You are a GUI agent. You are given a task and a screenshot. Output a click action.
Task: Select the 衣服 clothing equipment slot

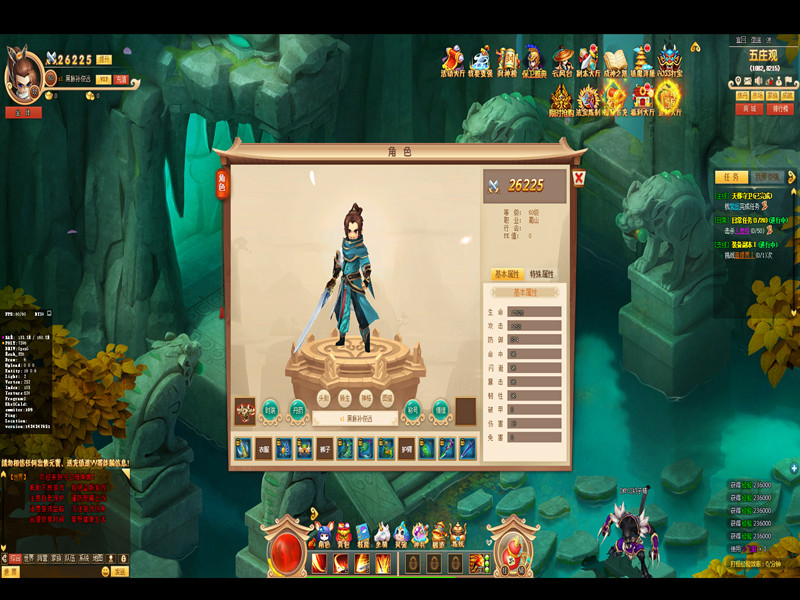pos(262,449)
